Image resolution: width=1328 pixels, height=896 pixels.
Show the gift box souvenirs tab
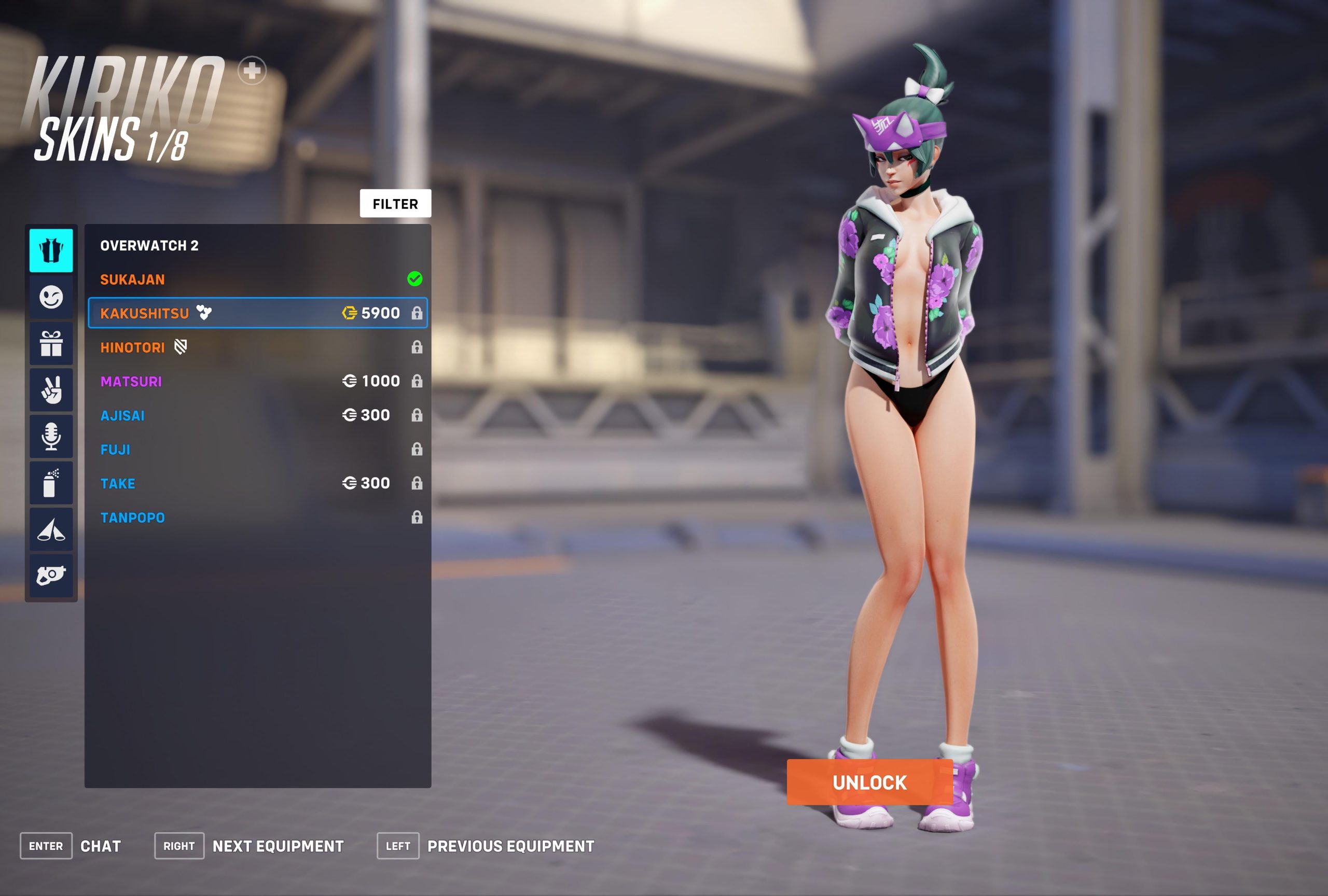point(51,343)
